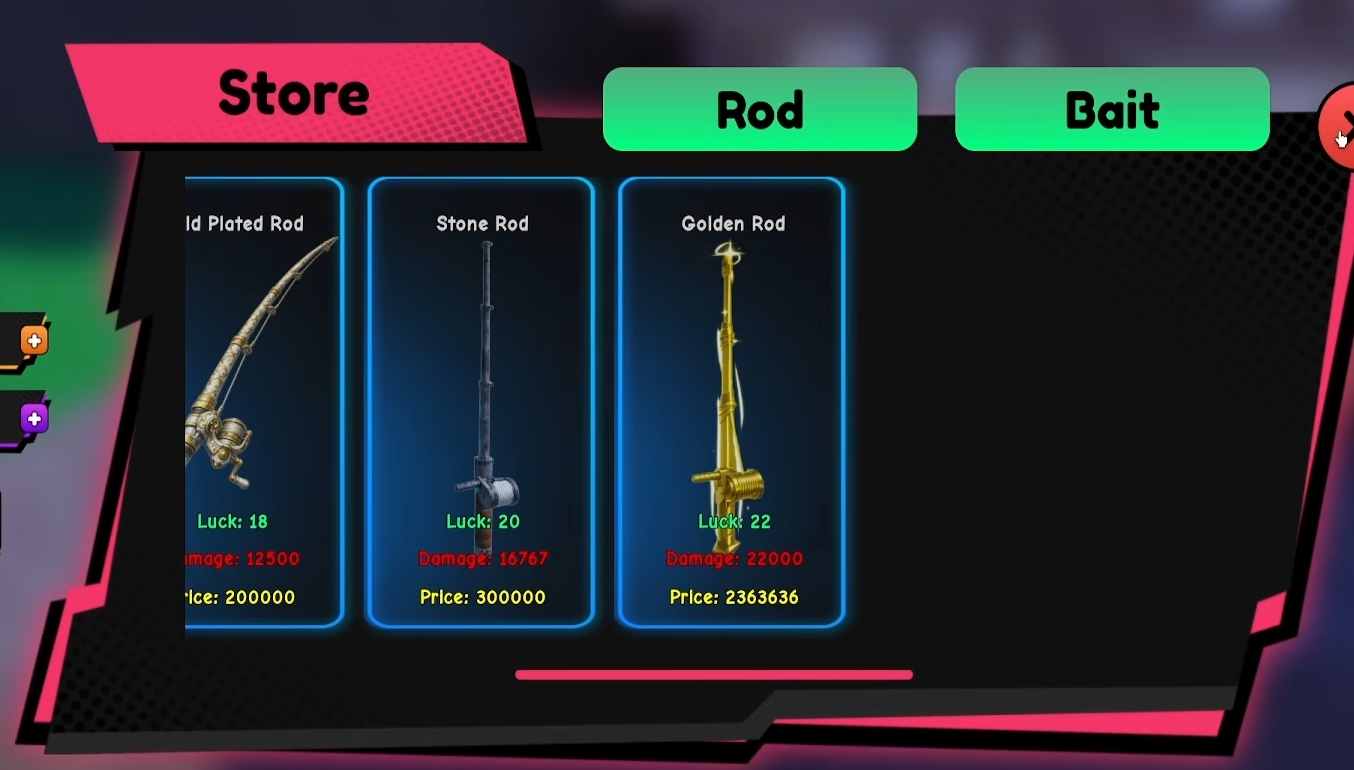This screenshot has height=770, width=1354.
Task: Click the purple plus currency icon
Action: pos(33,418)
